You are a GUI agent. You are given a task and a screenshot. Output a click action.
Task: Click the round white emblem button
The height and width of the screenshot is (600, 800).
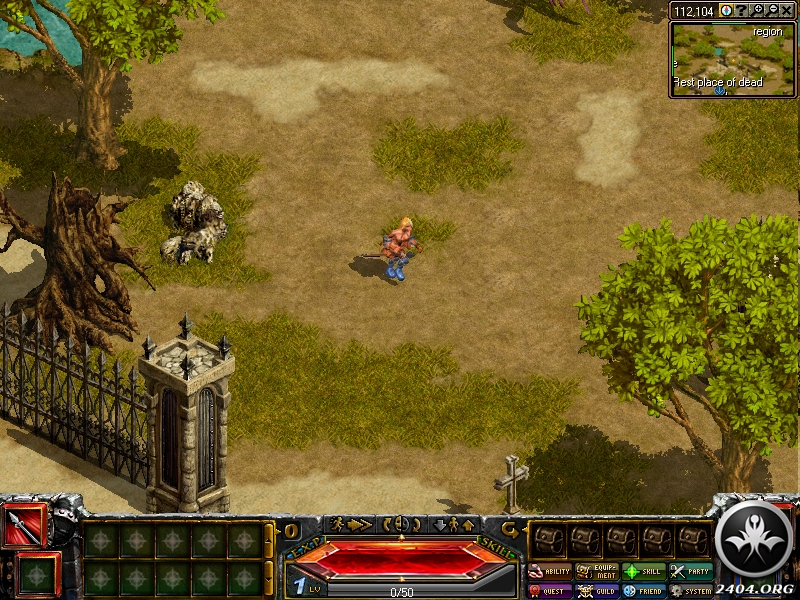coord(755,538)
